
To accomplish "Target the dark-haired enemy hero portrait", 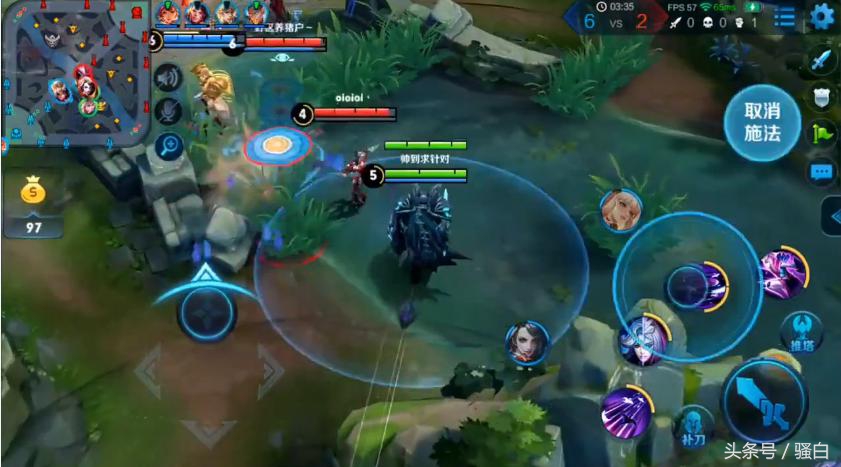I will click(526, 342).
